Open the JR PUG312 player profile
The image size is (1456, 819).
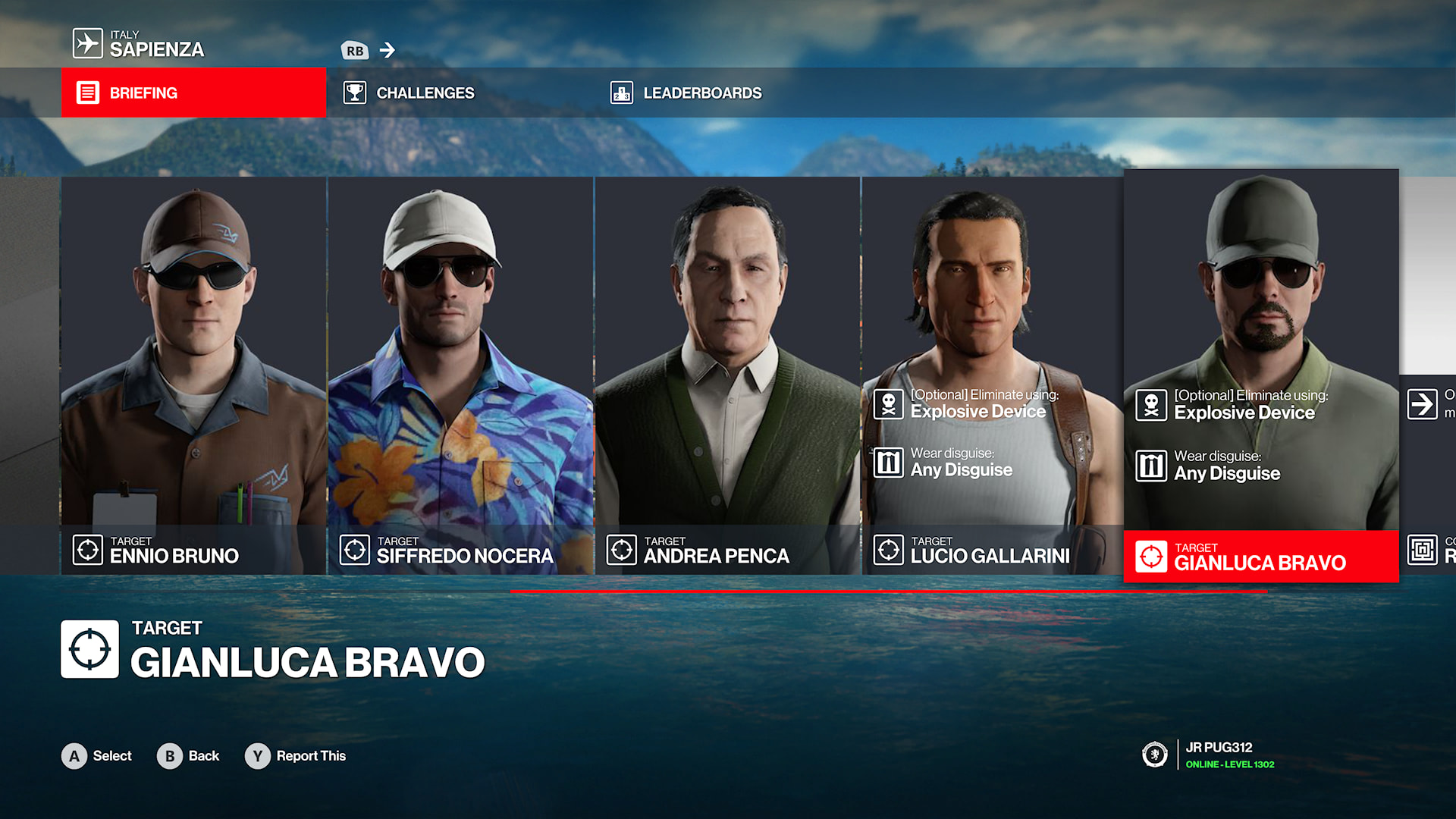coord(1213,755)
